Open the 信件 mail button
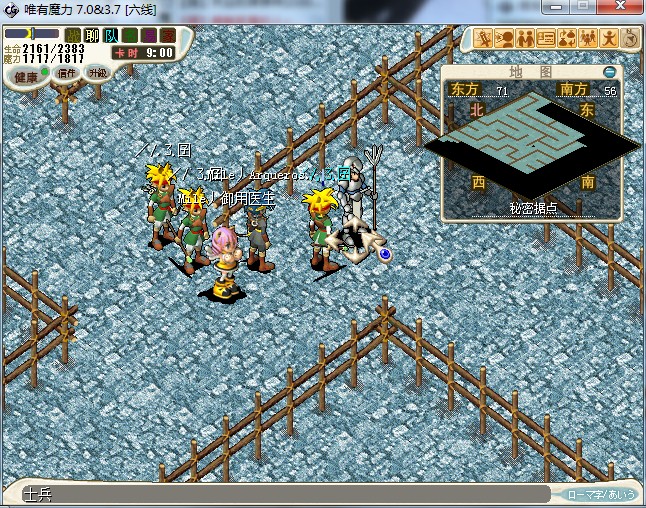Image resolution: width=646 pixels, height=508 pixels. coord(67,73)
